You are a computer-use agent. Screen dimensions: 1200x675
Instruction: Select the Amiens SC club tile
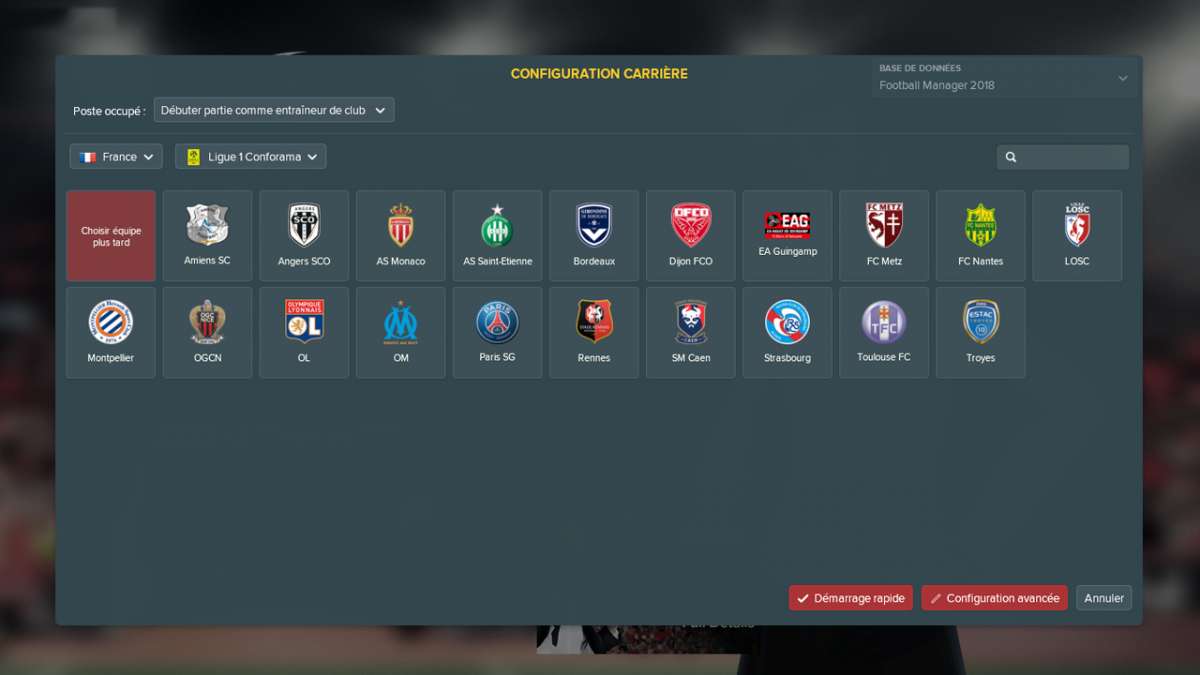point(207,236)
